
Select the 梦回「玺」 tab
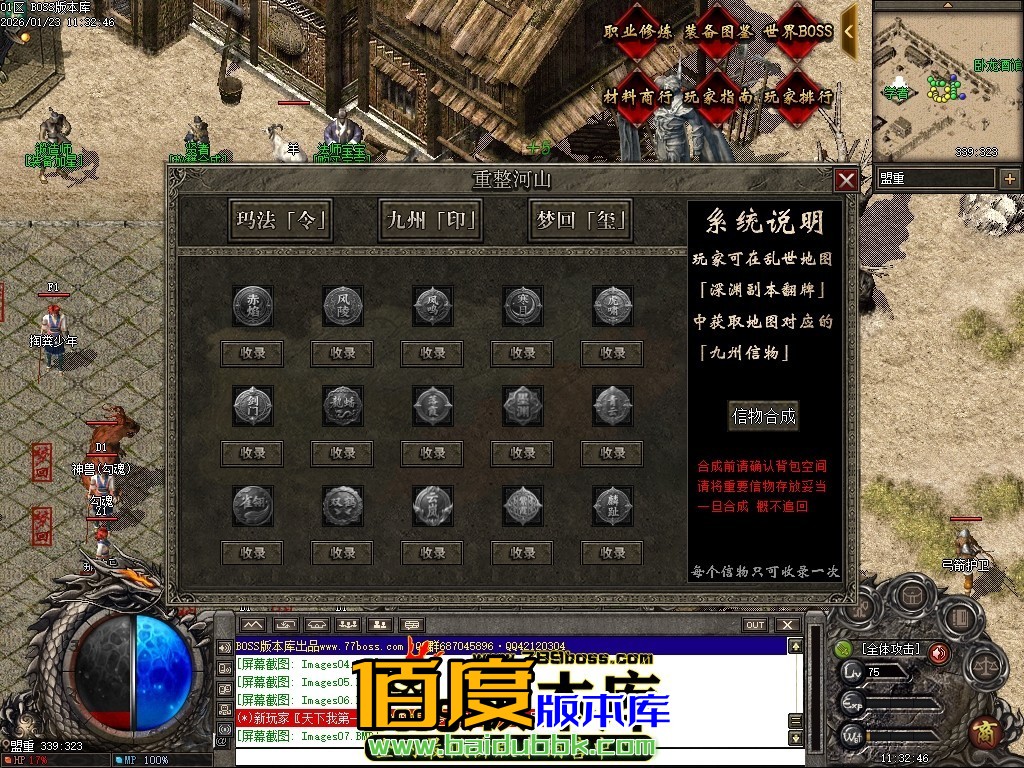point(580,220)
